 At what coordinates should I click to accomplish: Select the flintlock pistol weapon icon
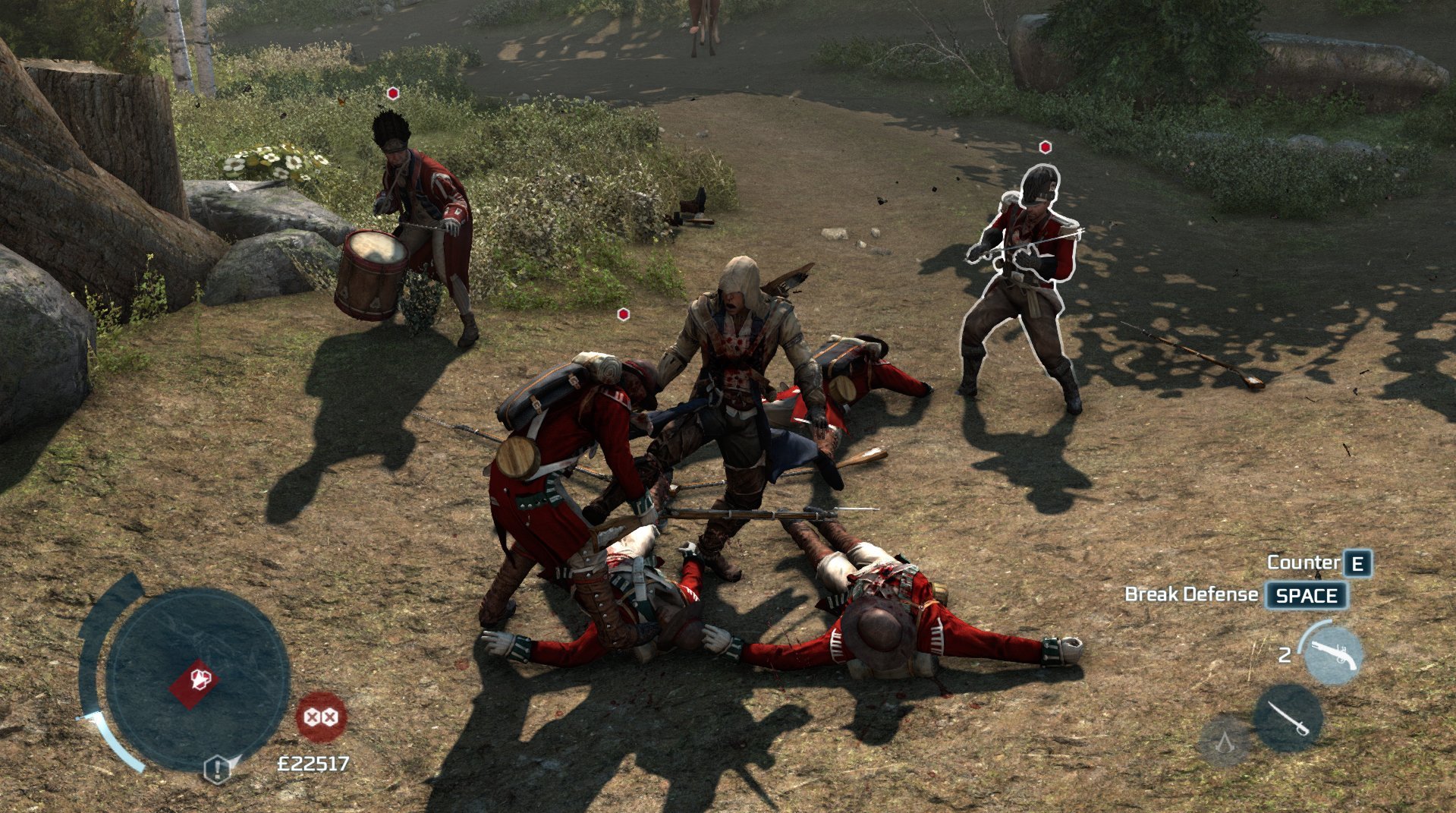pyautogui.click(x=1333, y=654)
